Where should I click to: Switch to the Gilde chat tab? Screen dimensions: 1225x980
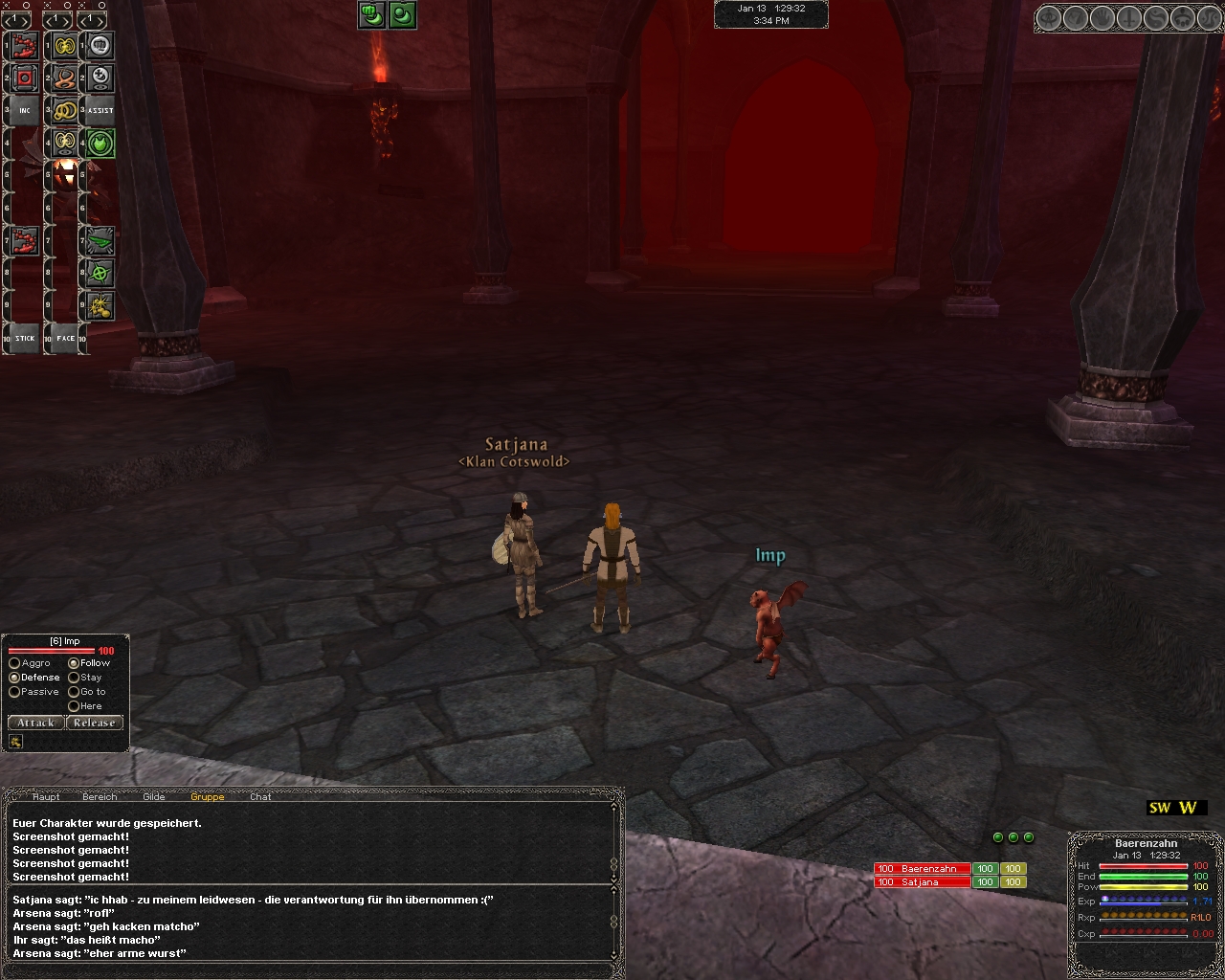[153, 796]
